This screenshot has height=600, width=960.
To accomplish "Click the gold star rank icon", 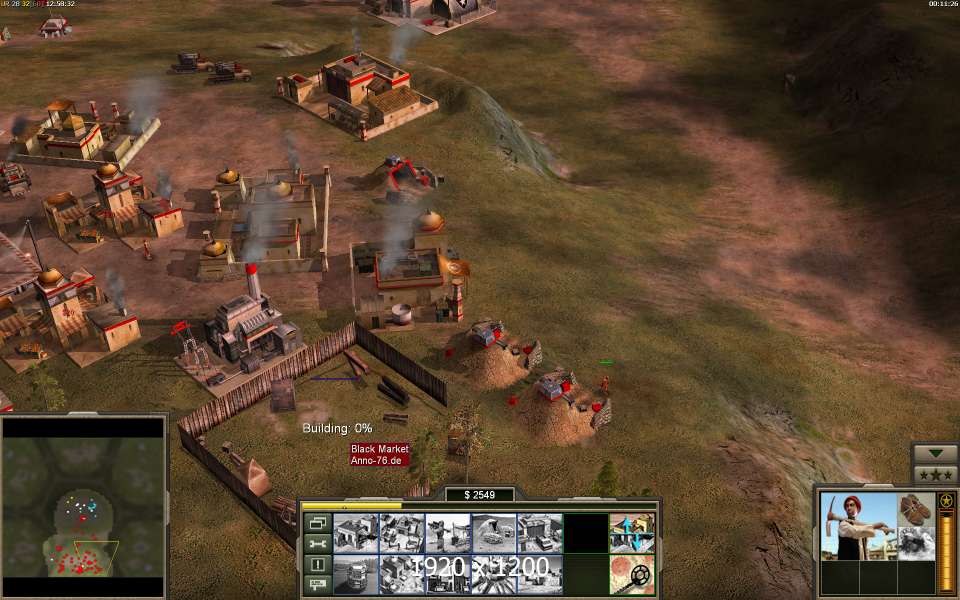I will pyautogui.click(x=945, y=500).
